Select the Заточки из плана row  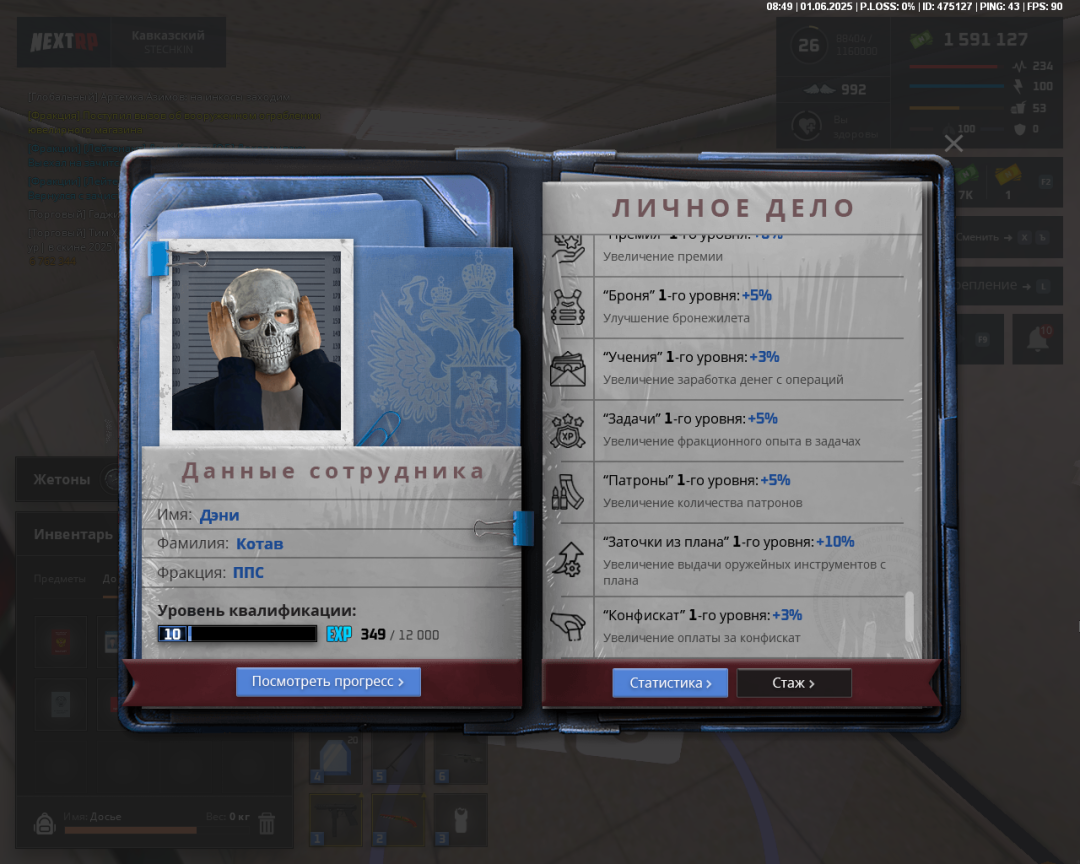click(x=725, y=559)
